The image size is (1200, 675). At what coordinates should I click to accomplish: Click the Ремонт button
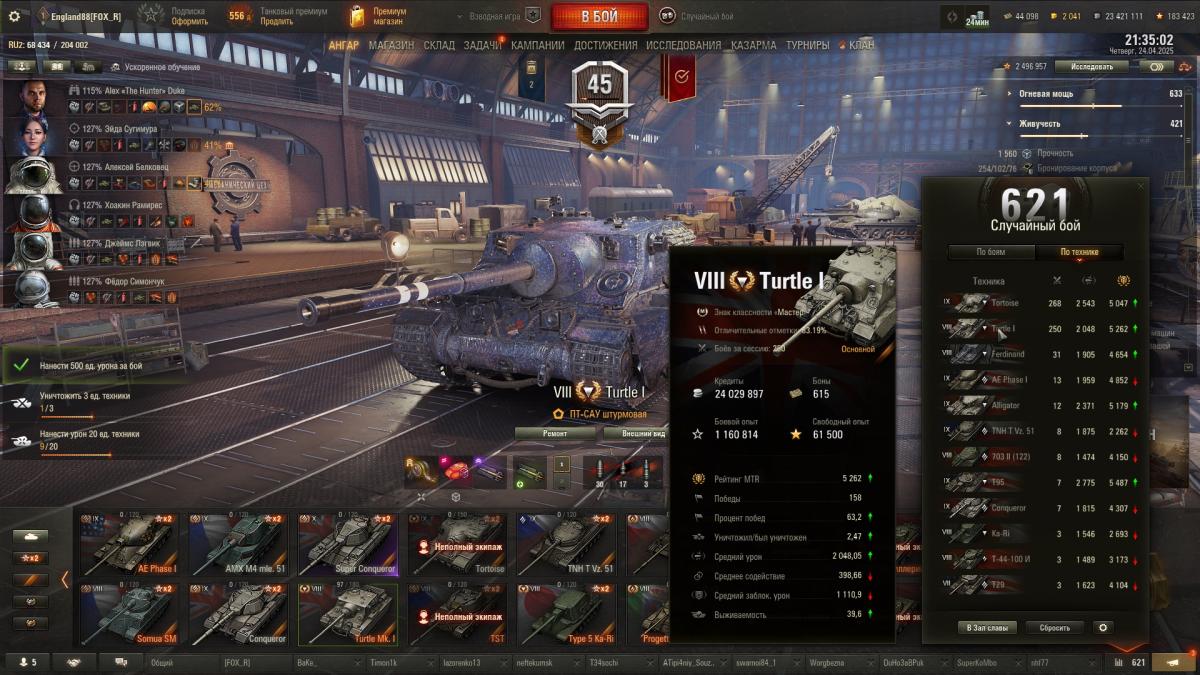click(555, 433)
